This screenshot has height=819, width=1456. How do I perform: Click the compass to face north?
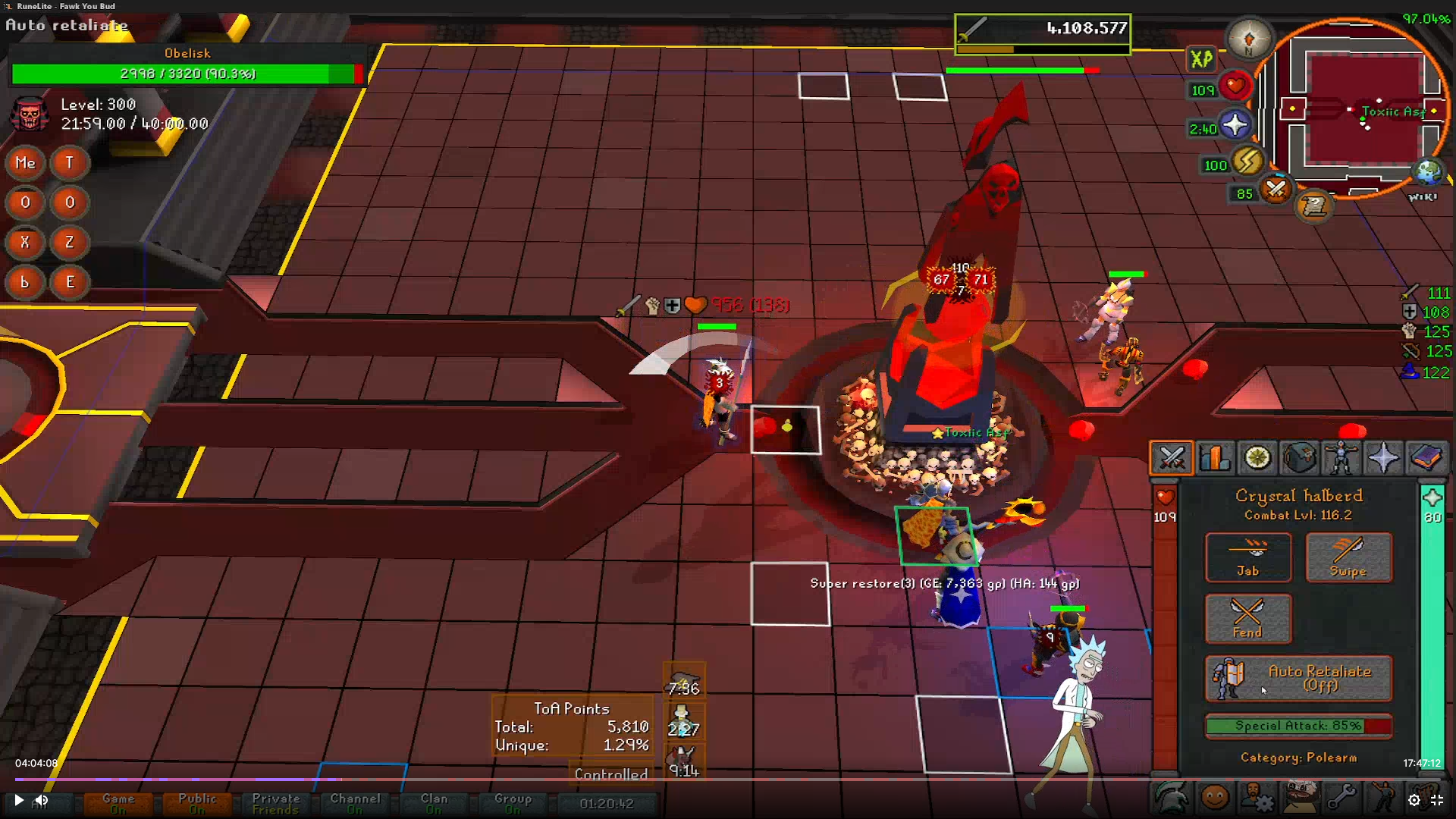(1249, 39)
